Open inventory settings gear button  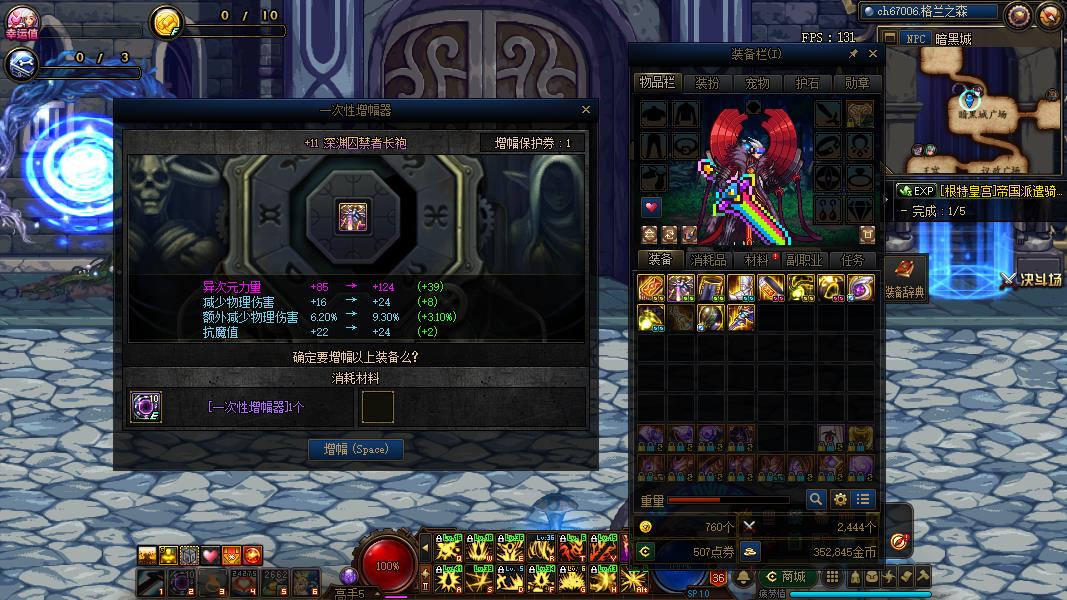840,499
